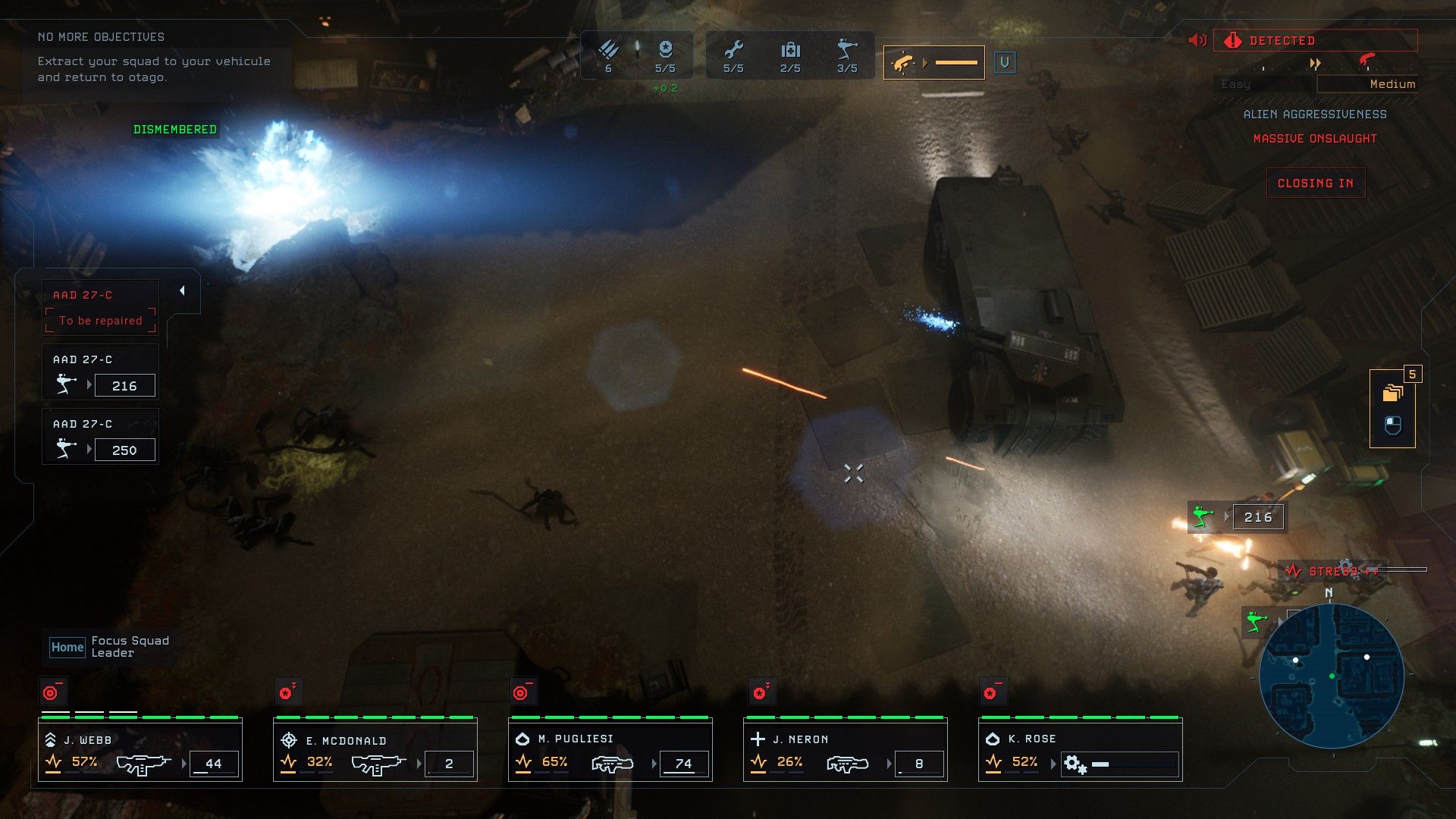The width and height of the screenshot is (1456, 819).
Task: Click the target icon above Webb's card
Action: point(52,692)
